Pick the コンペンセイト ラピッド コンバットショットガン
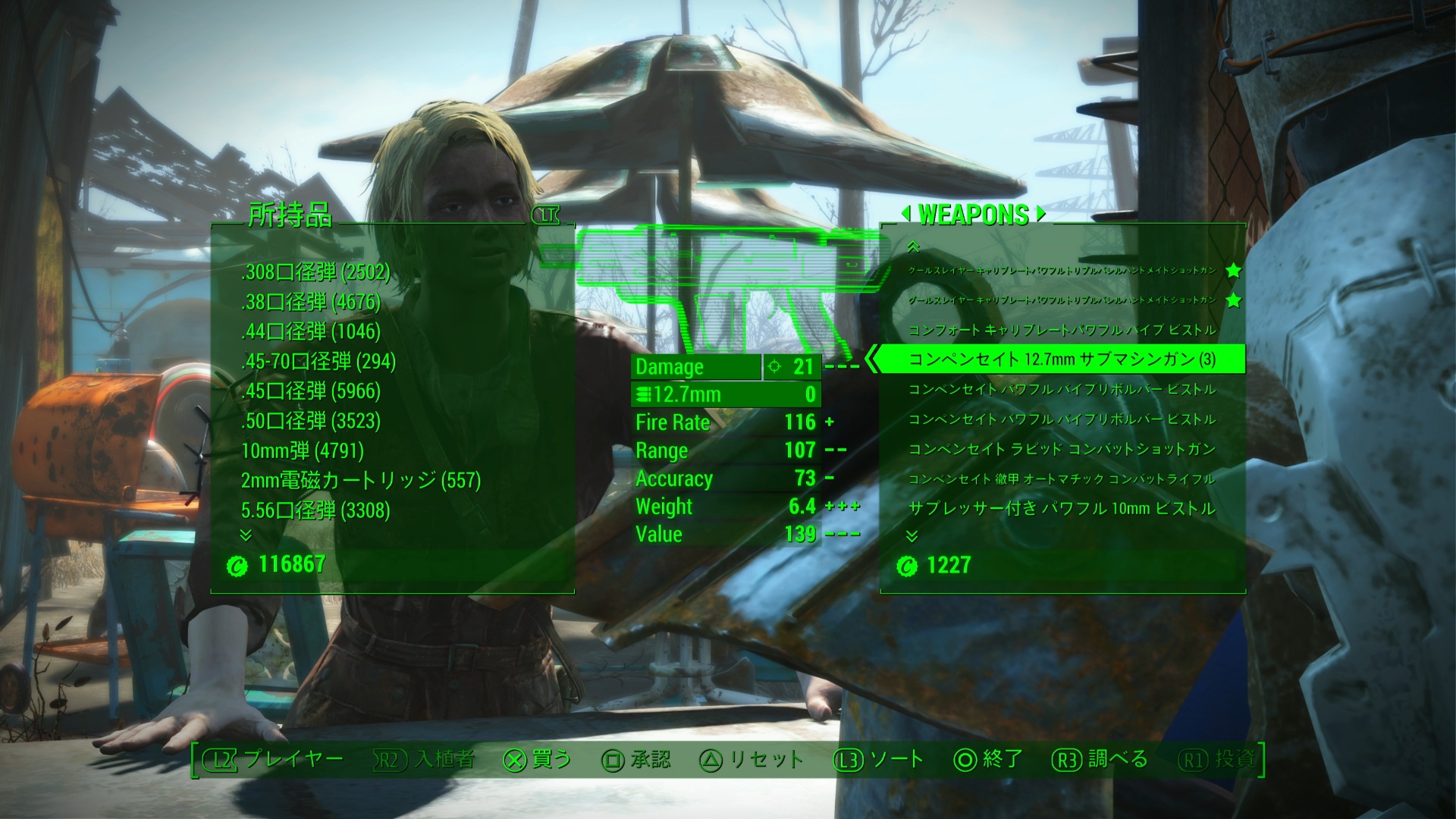Image resolution: width=1456 pixels, height=819 pixels. pos(1062,449)
